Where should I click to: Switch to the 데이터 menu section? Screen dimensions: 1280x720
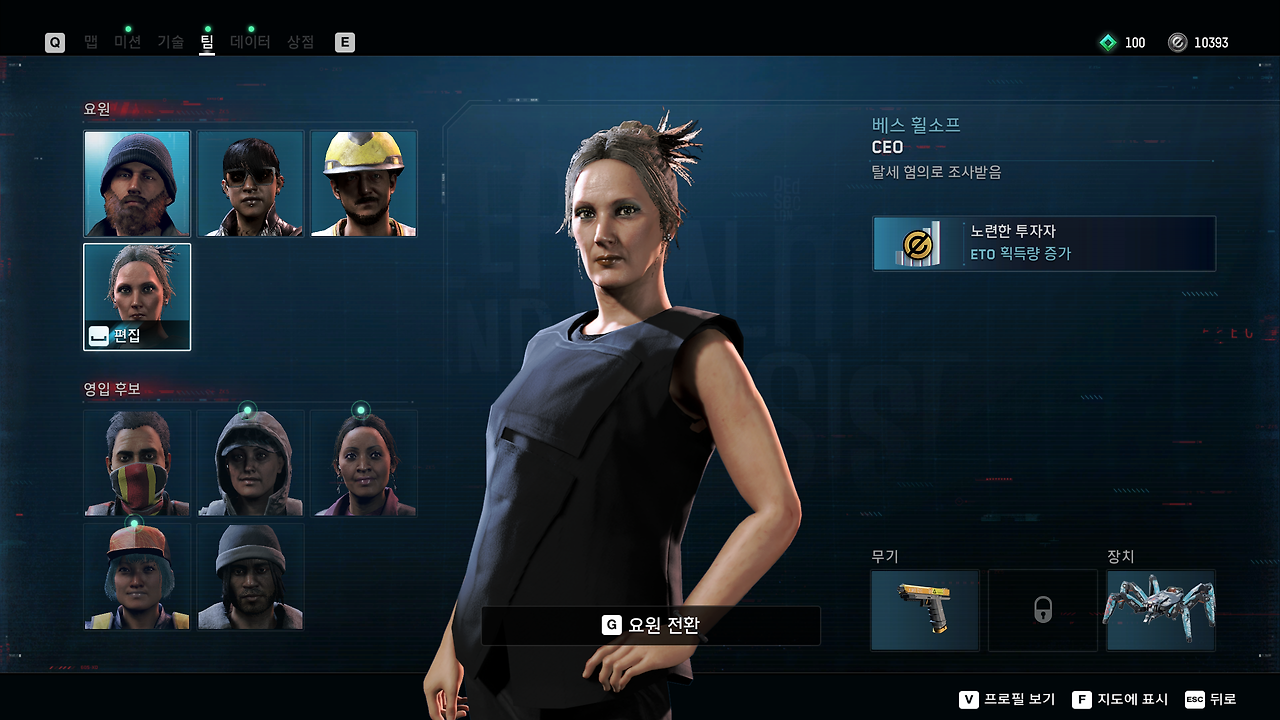pyautogui.click(x=251, y=42)
